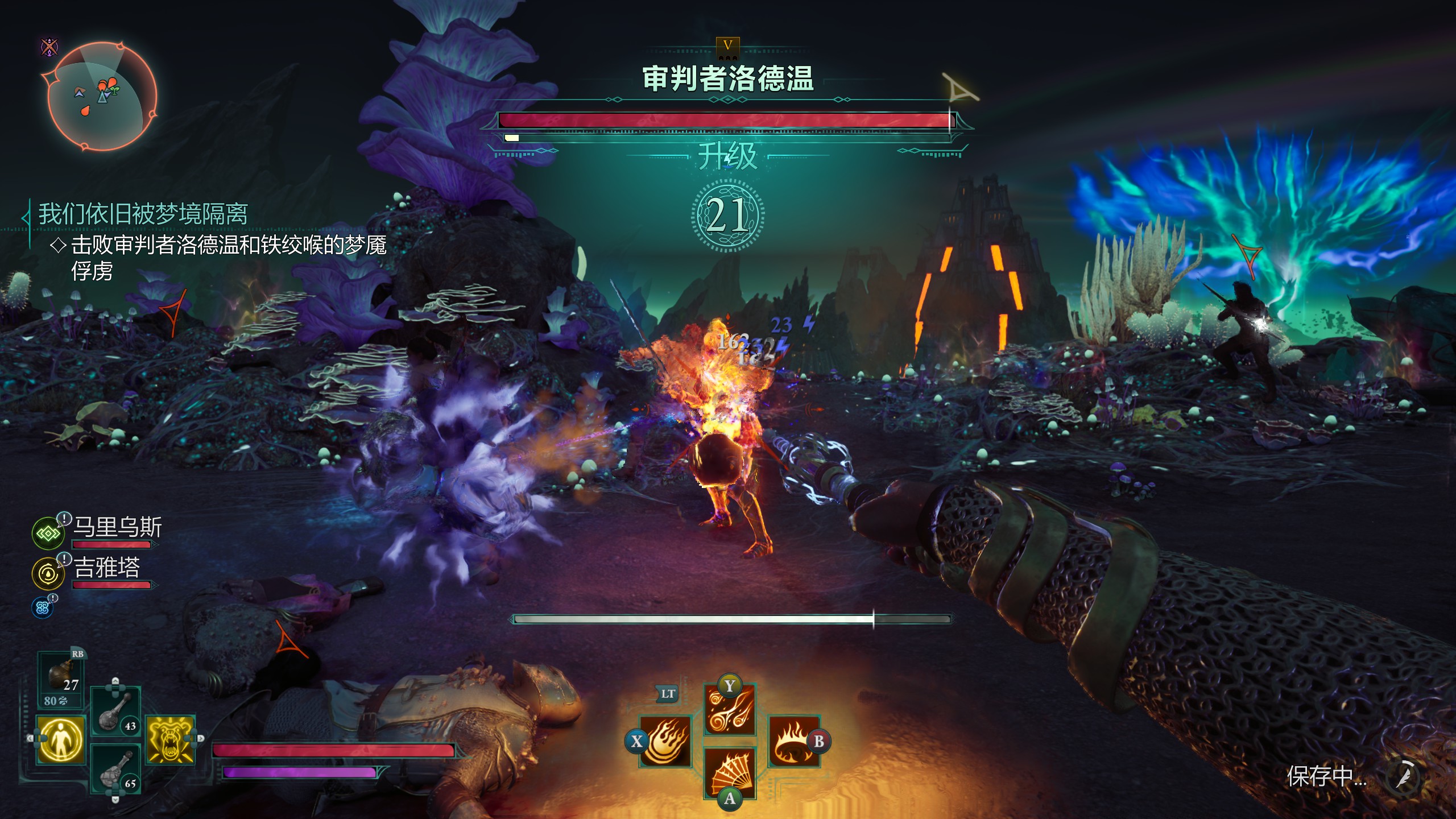
Task: Select the potion flask with count 43
Action: pos(115,712)
